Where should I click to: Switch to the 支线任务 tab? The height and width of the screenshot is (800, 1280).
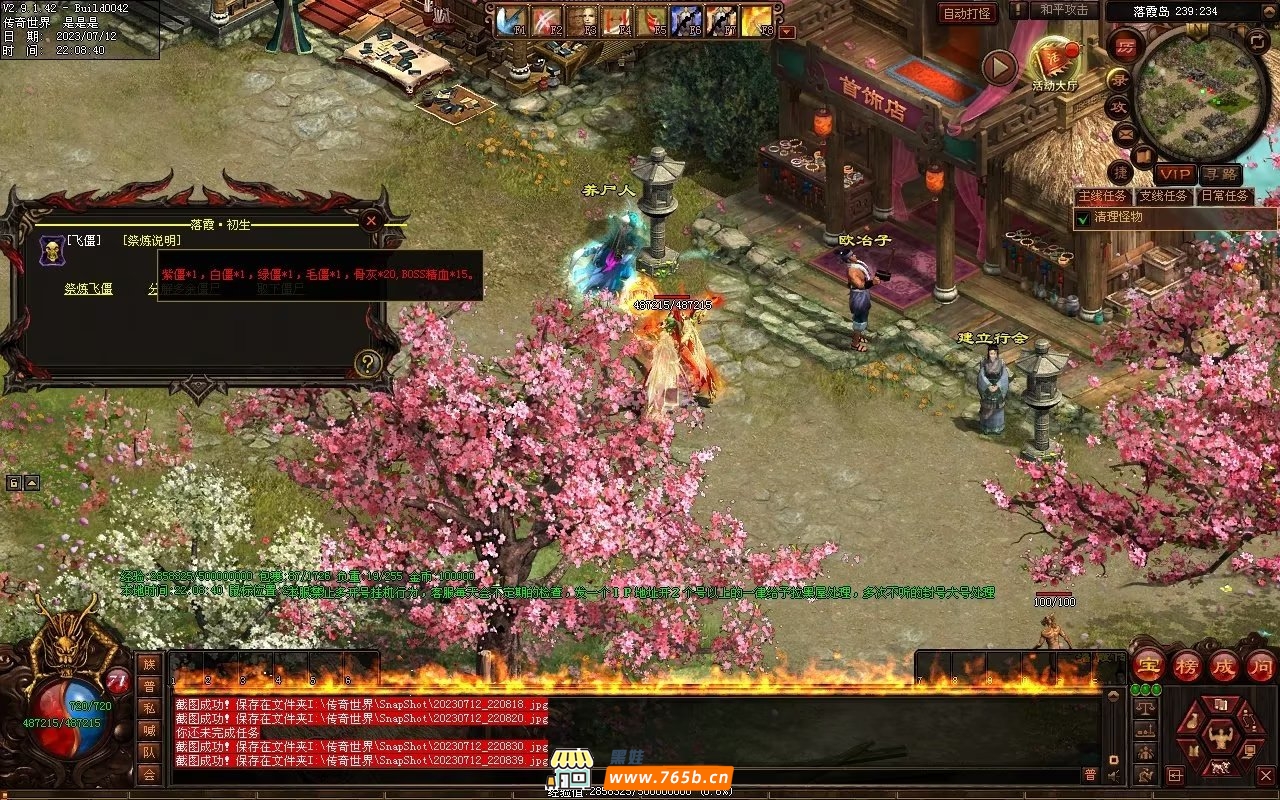click(x=1164, y=196)
